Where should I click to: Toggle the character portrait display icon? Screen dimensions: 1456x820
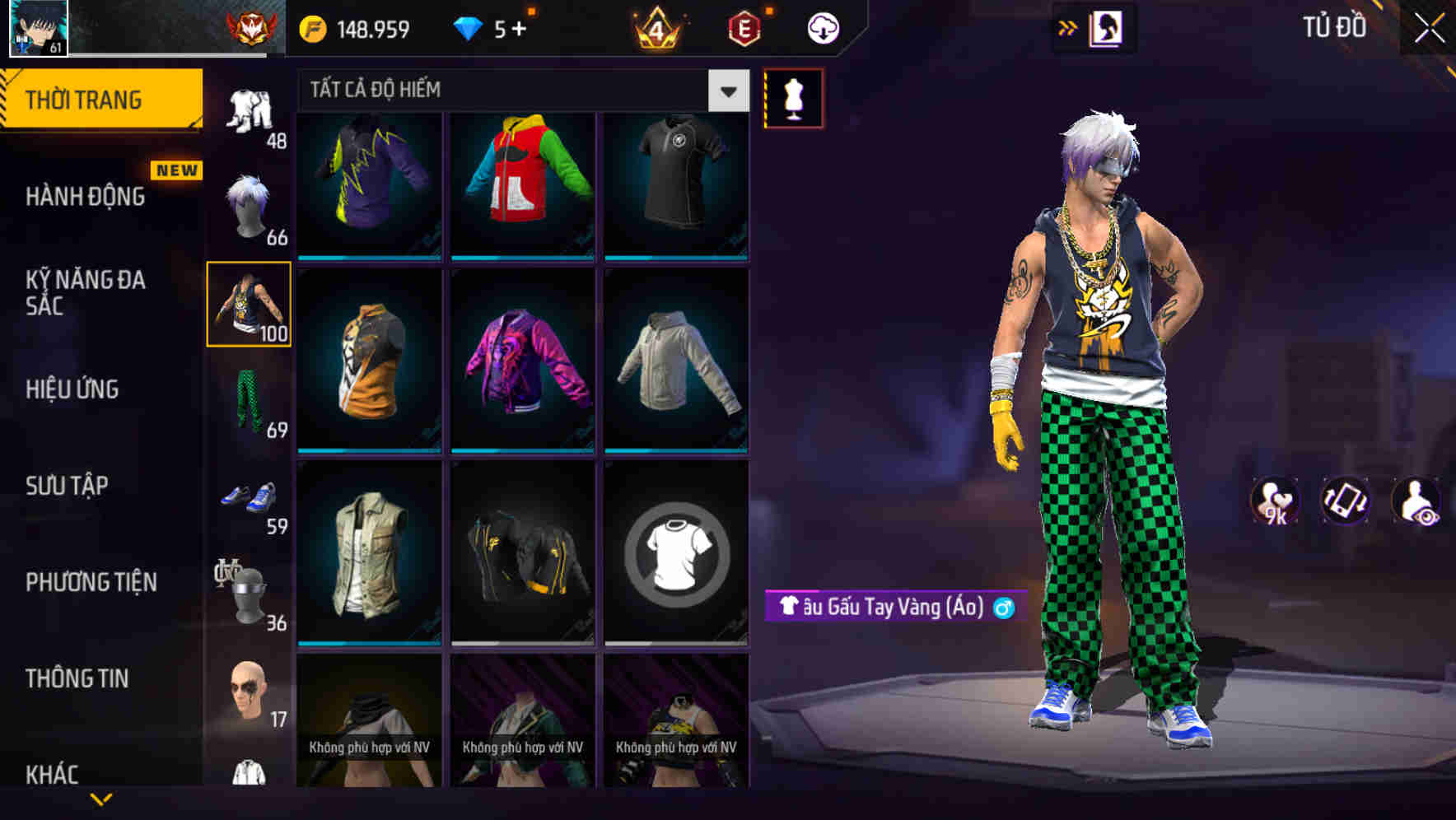(x=1105, y=27)
